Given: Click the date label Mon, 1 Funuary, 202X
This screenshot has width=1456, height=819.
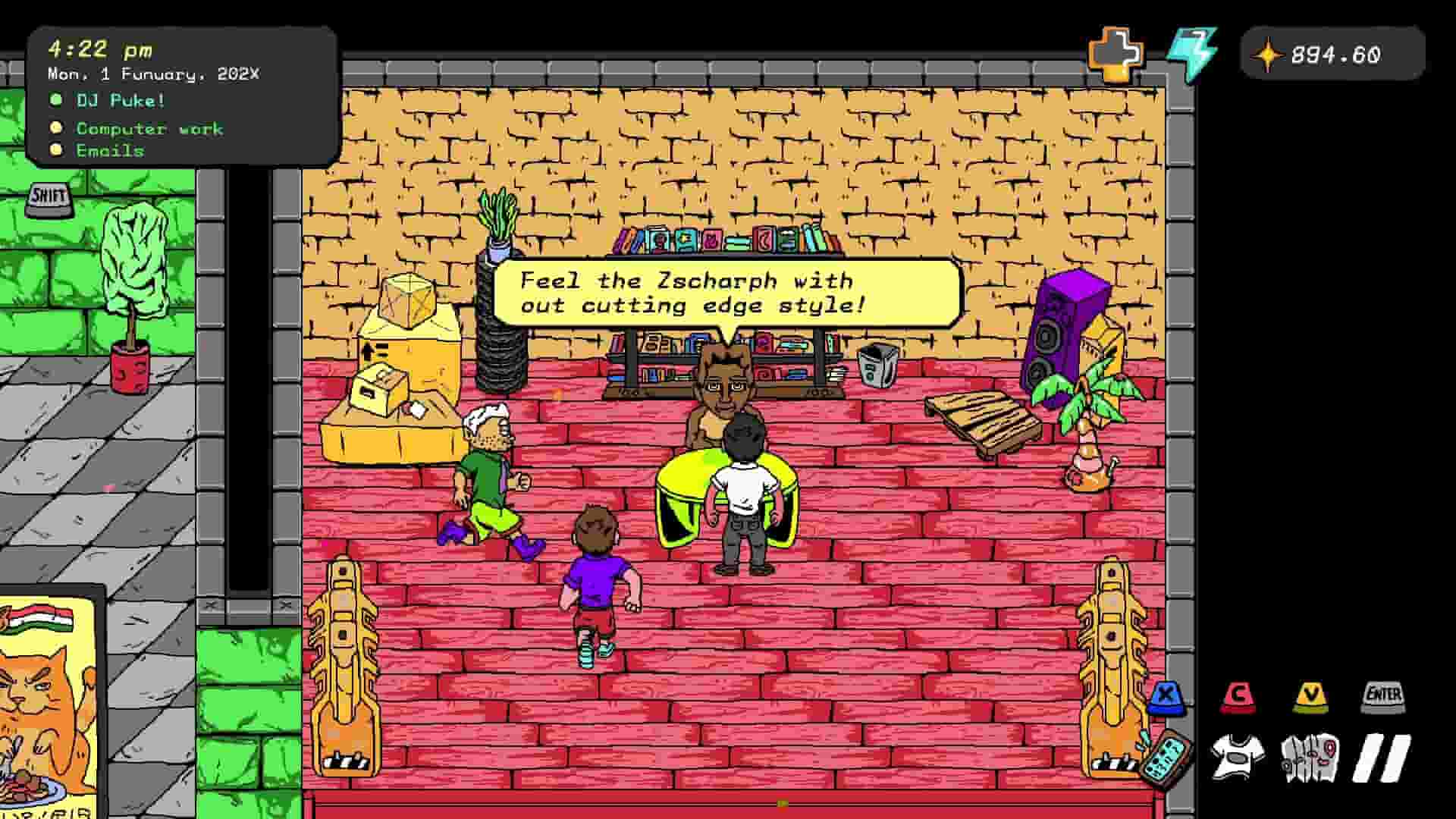Looking at the screenshot, I should click(152, 74).
